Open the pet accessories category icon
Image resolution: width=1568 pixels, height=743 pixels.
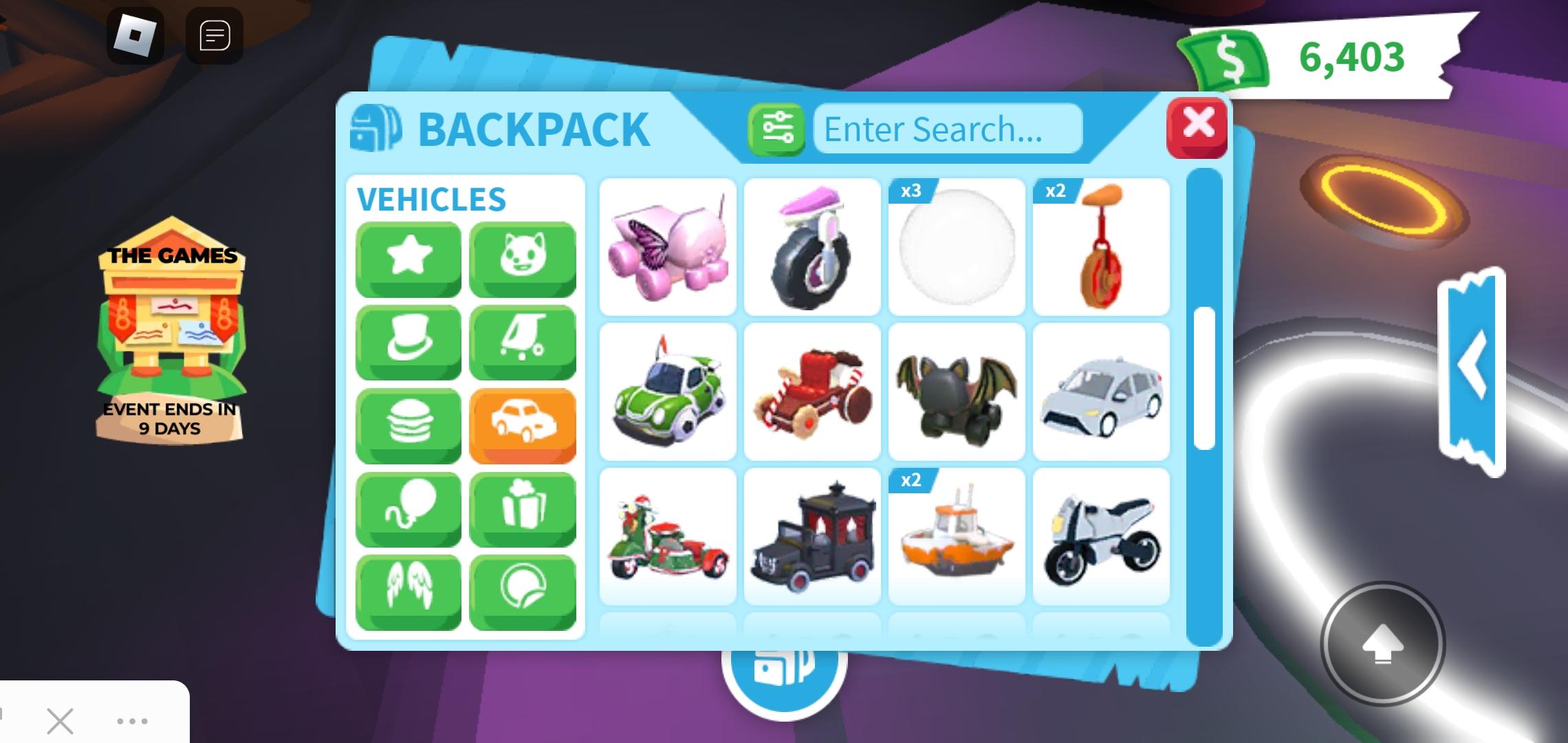point(523,257)
